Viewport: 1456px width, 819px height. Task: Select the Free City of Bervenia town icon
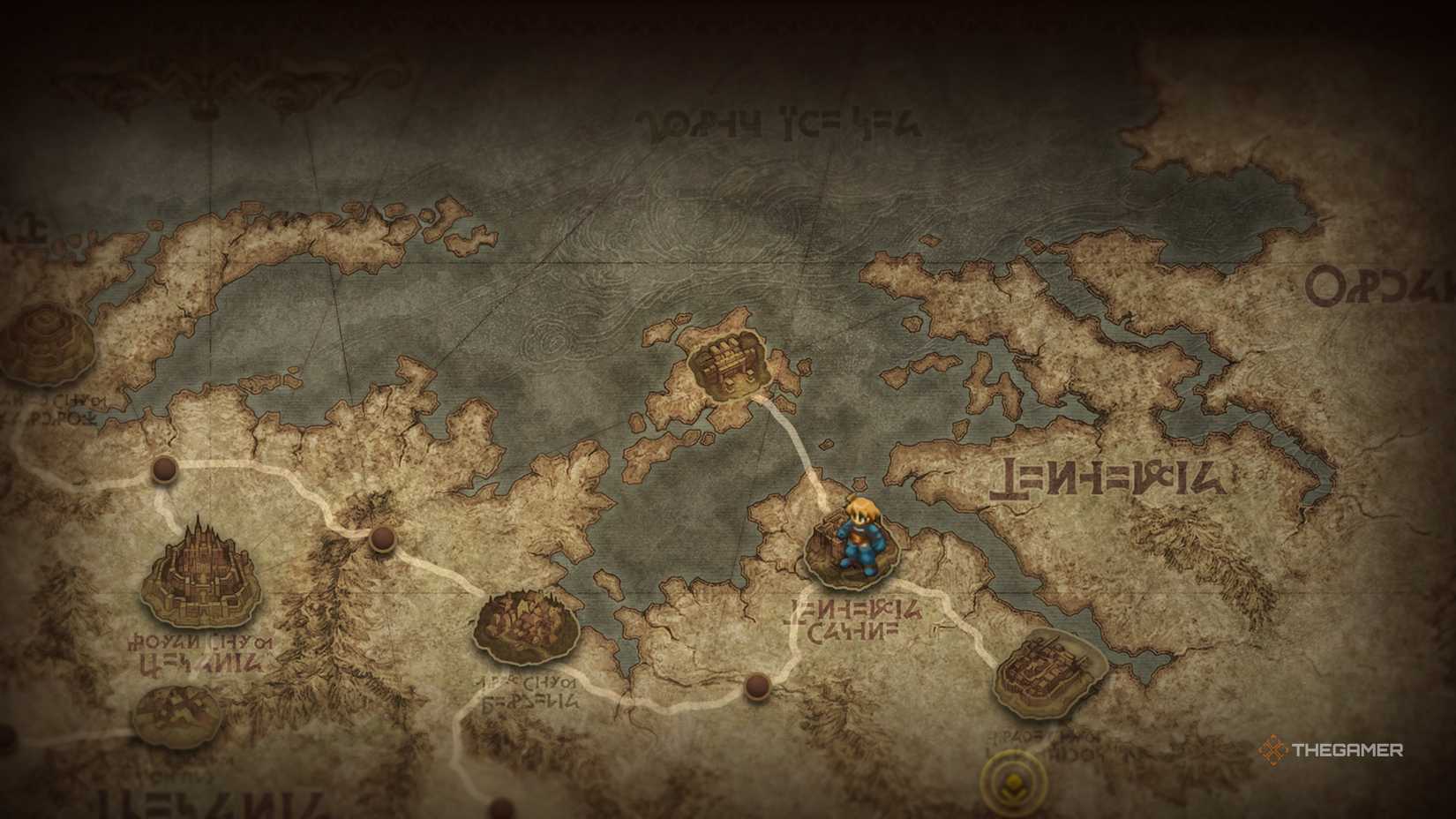525,627
